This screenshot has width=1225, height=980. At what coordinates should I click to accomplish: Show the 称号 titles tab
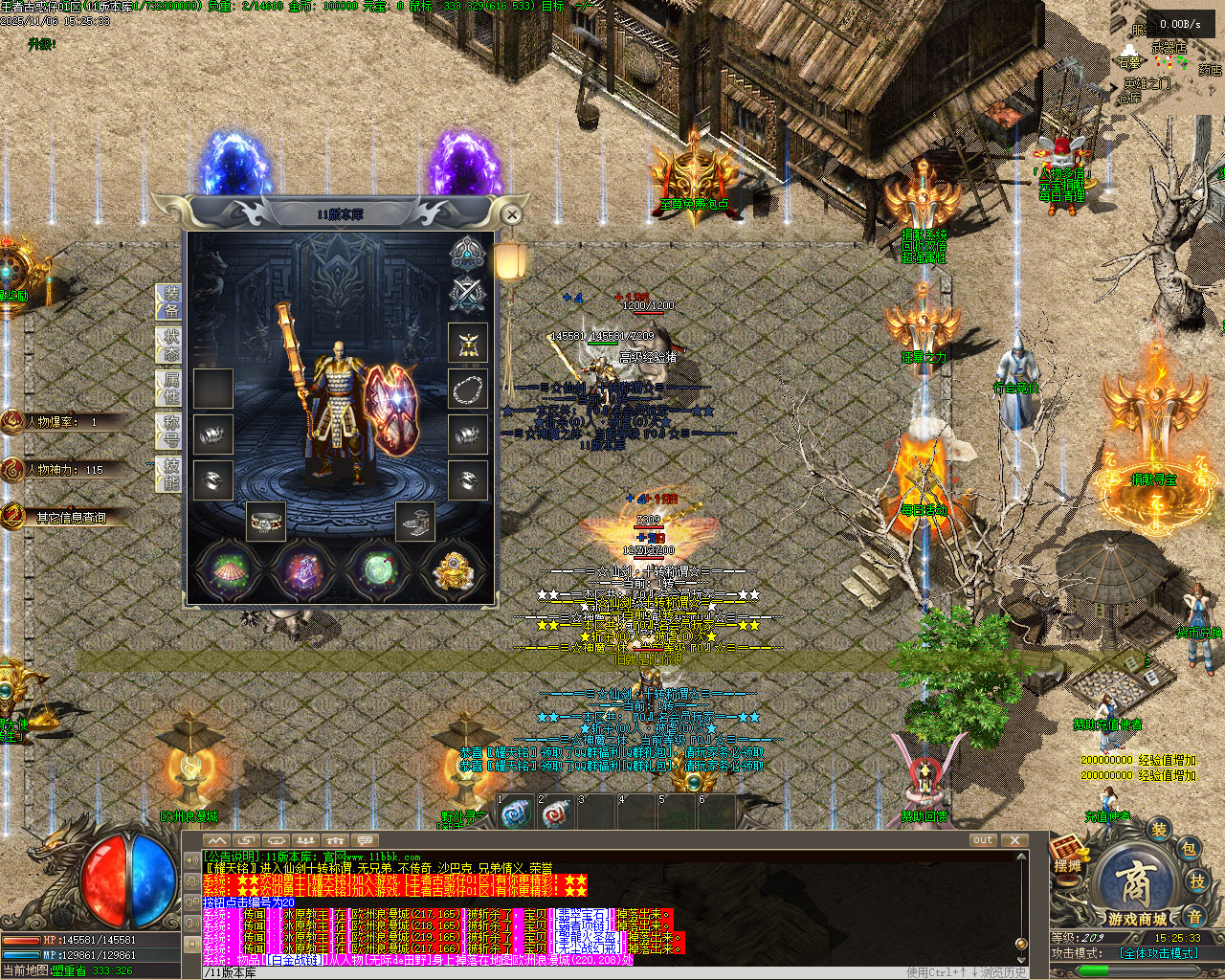pos(169,432)
